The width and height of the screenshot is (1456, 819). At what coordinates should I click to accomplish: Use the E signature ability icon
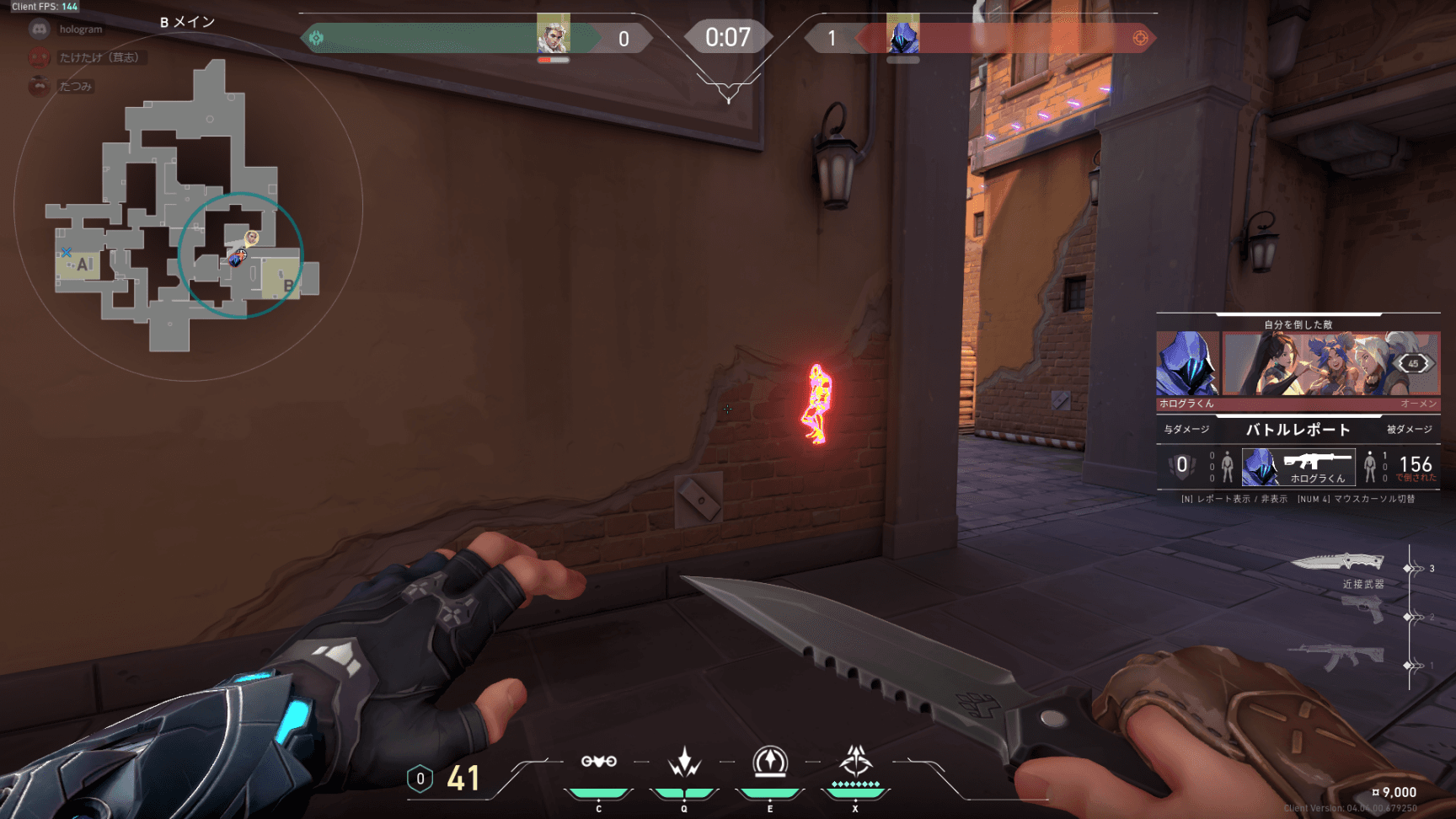[x=769, y=763]
